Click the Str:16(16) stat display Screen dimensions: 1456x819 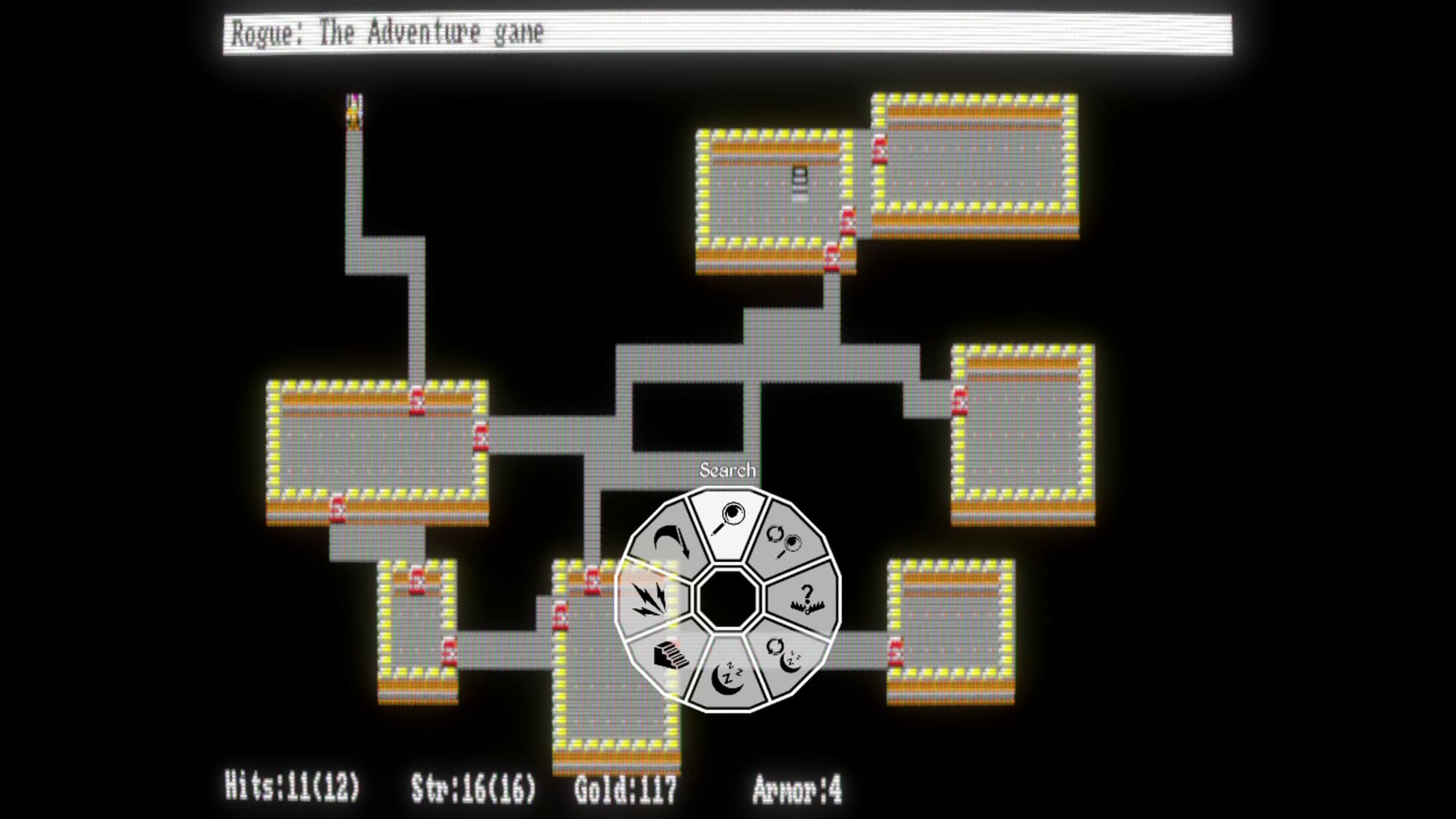pos(474,788)
